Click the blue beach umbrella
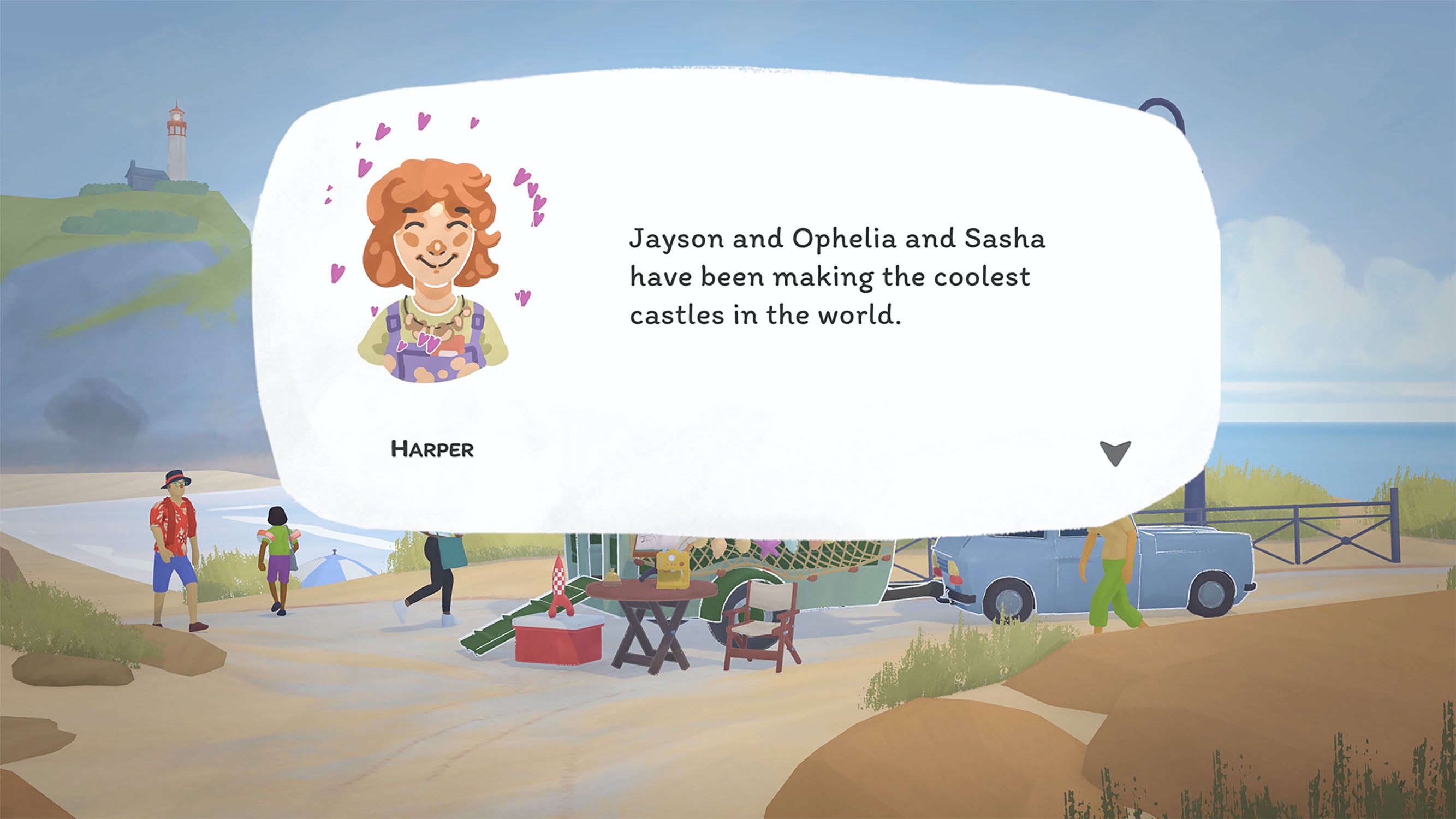This screenshot has width=1456, height=819. pyautogui.click(x=334, y=571)
